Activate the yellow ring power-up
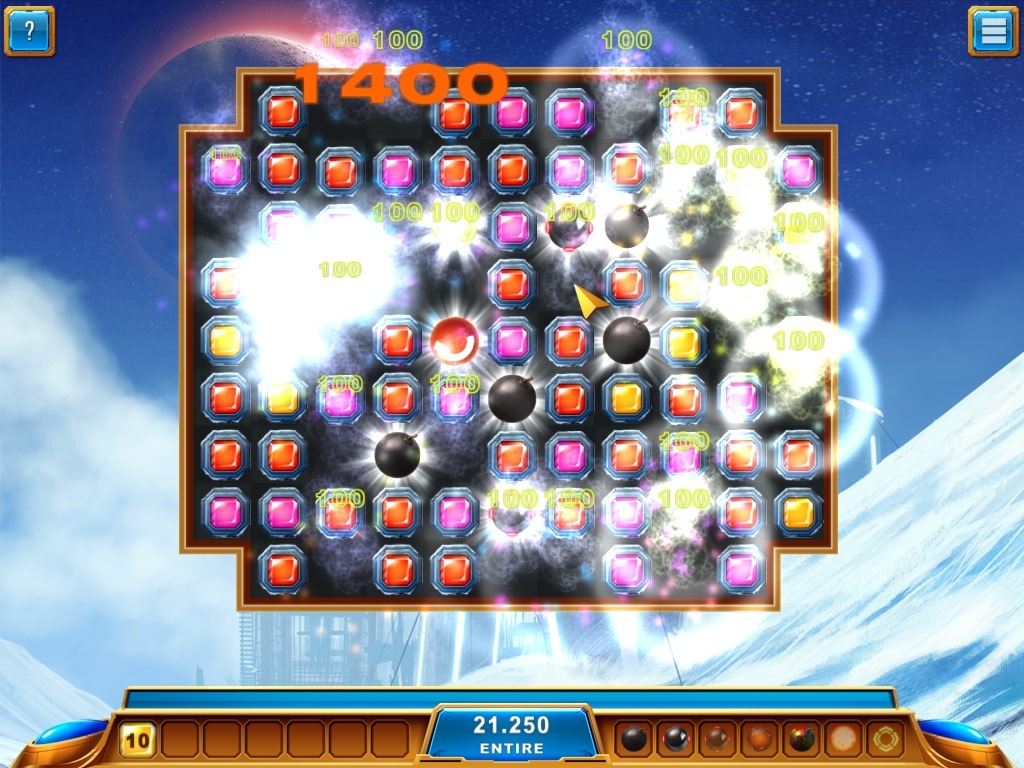This screenshot has height=768, width=1024. [886, 739]
